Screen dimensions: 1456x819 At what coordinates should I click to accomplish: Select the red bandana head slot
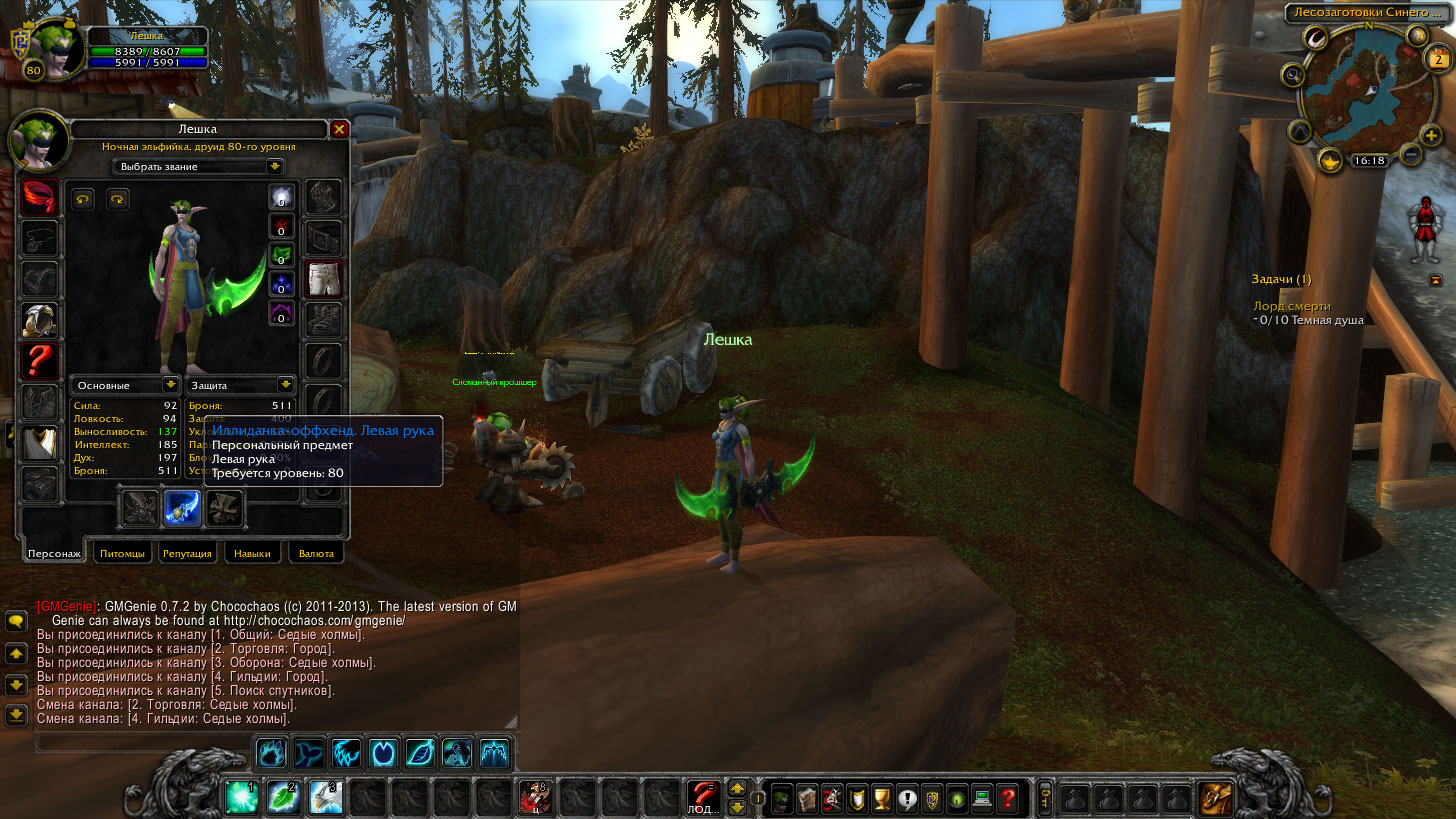[40, 198]
